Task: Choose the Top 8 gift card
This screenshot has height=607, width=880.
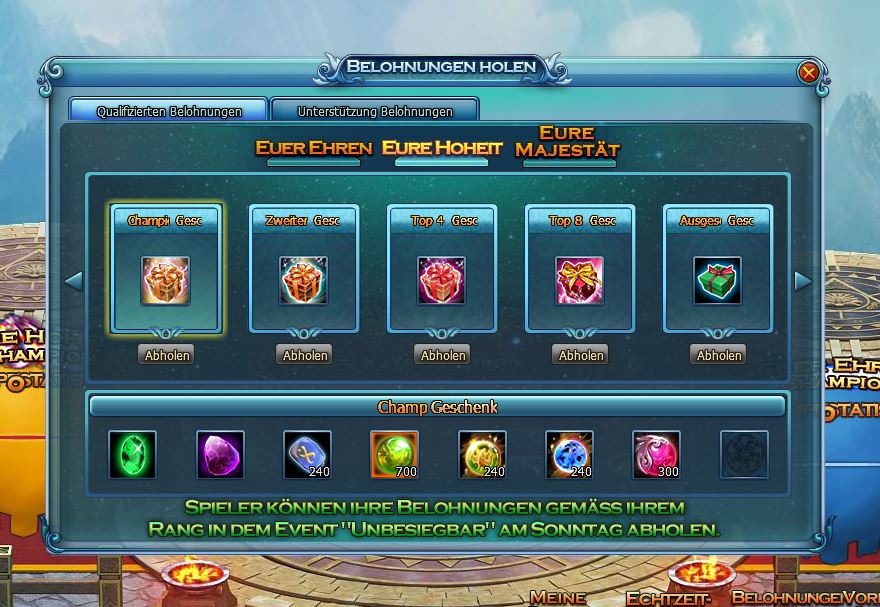Action: tap(580, 268)
